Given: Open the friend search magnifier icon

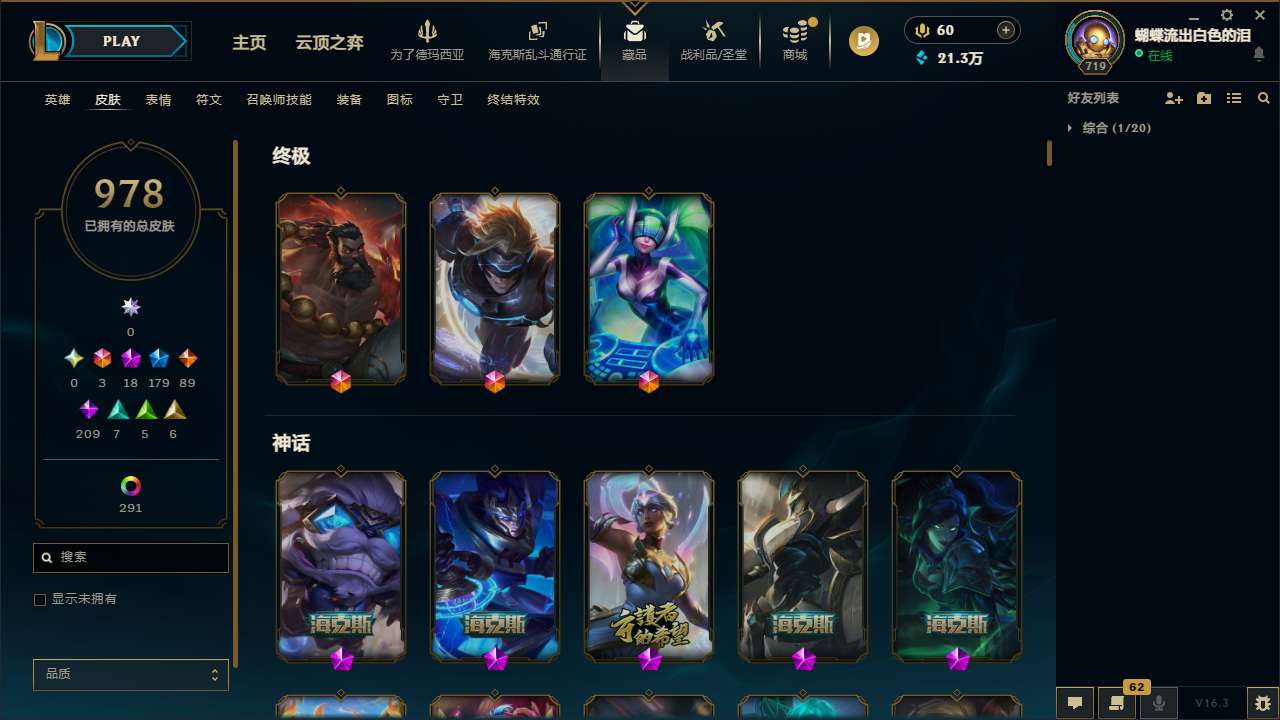Looking at the screenshot, I should coord(1263,98).
